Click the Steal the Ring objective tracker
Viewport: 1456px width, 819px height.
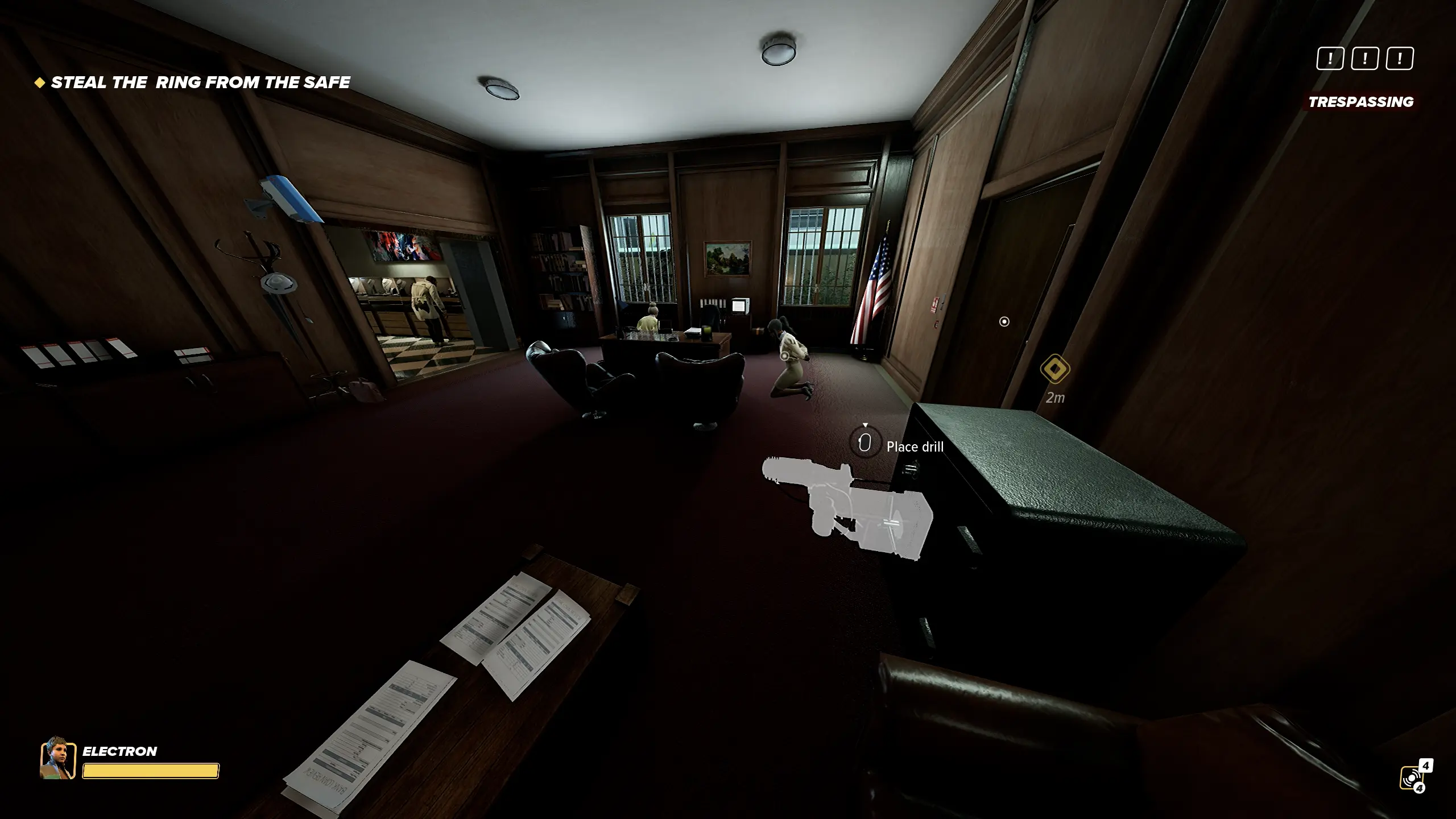coord(193,82)
